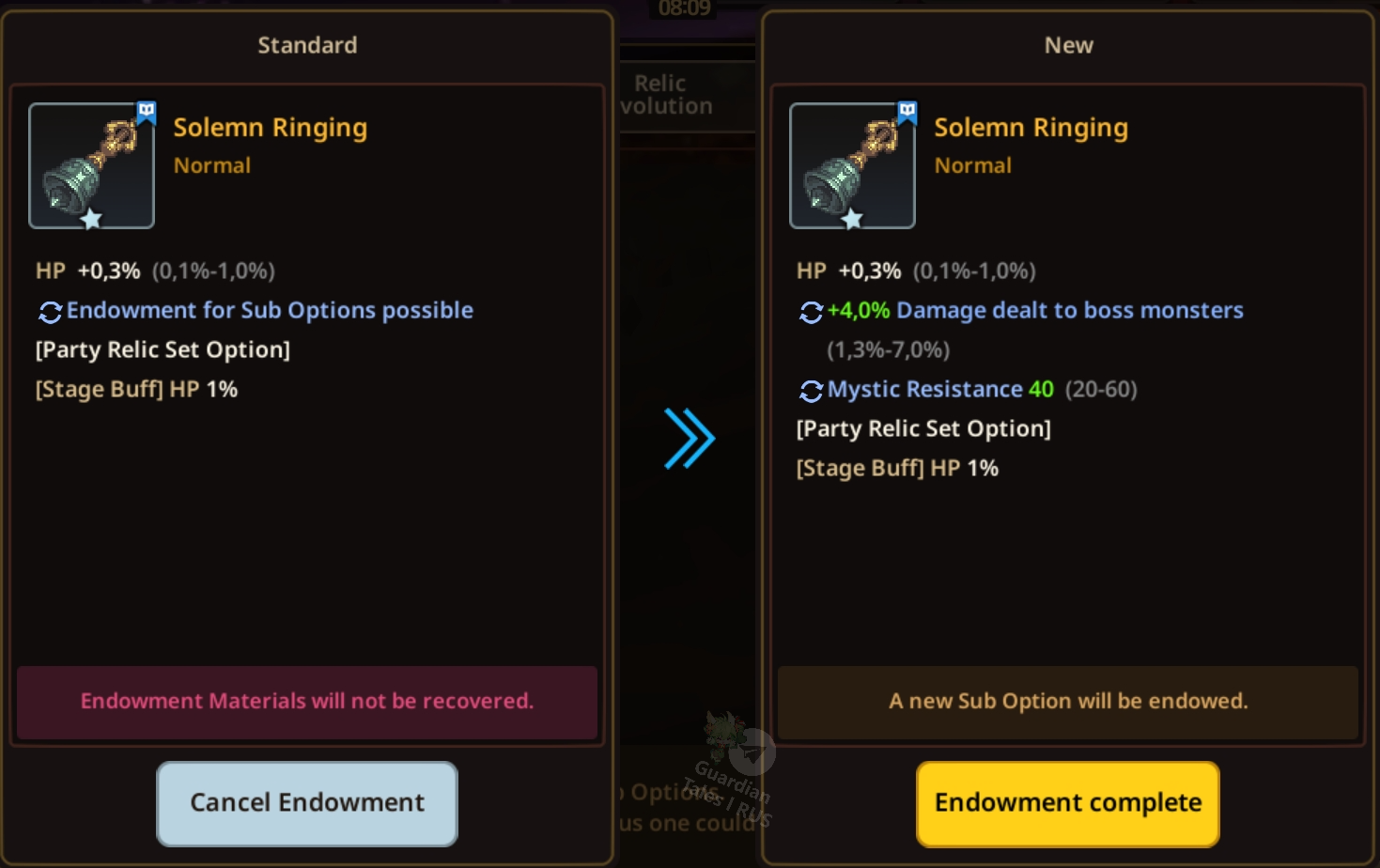Confirm with Endowment complete button
The height and width of the screenshot is (868, 1380).
point(1067,803)
